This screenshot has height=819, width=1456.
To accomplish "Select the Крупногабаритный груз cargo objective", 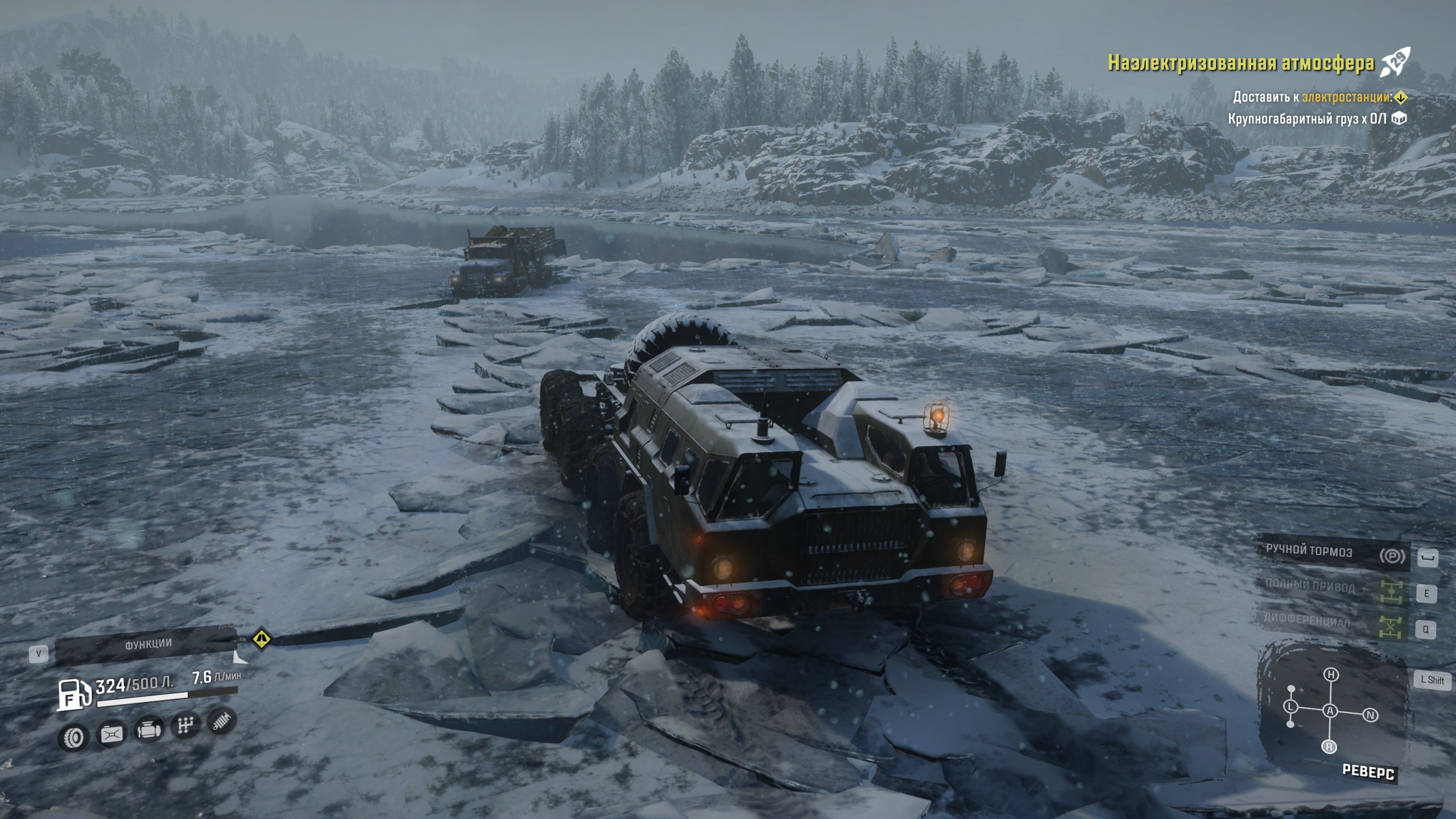I will pos(1306,119).
